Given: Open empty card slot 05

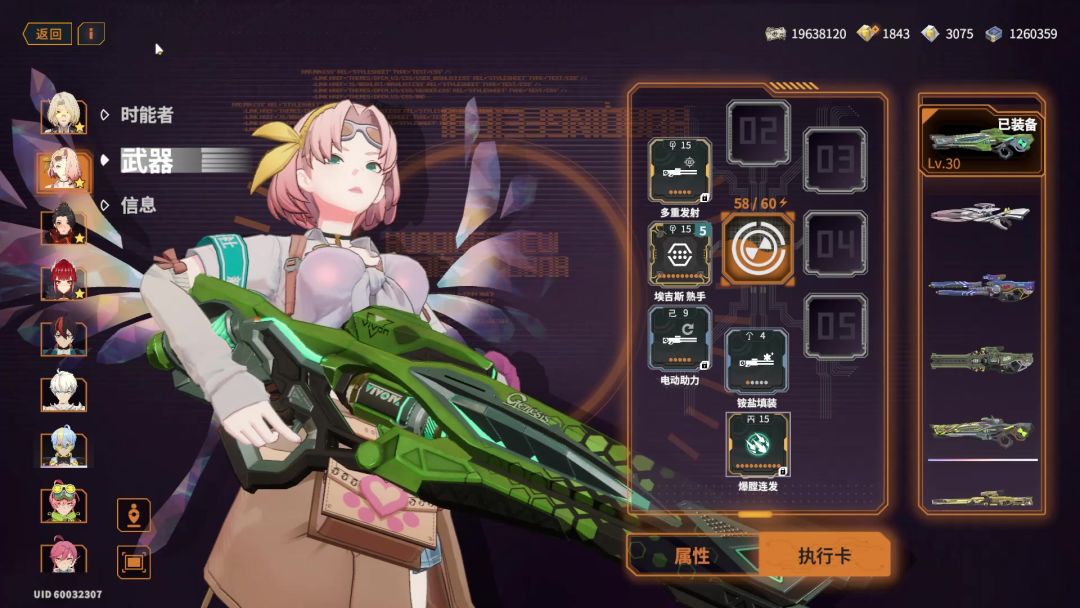Looking at the screenshot, I should (x=835, y=326).
